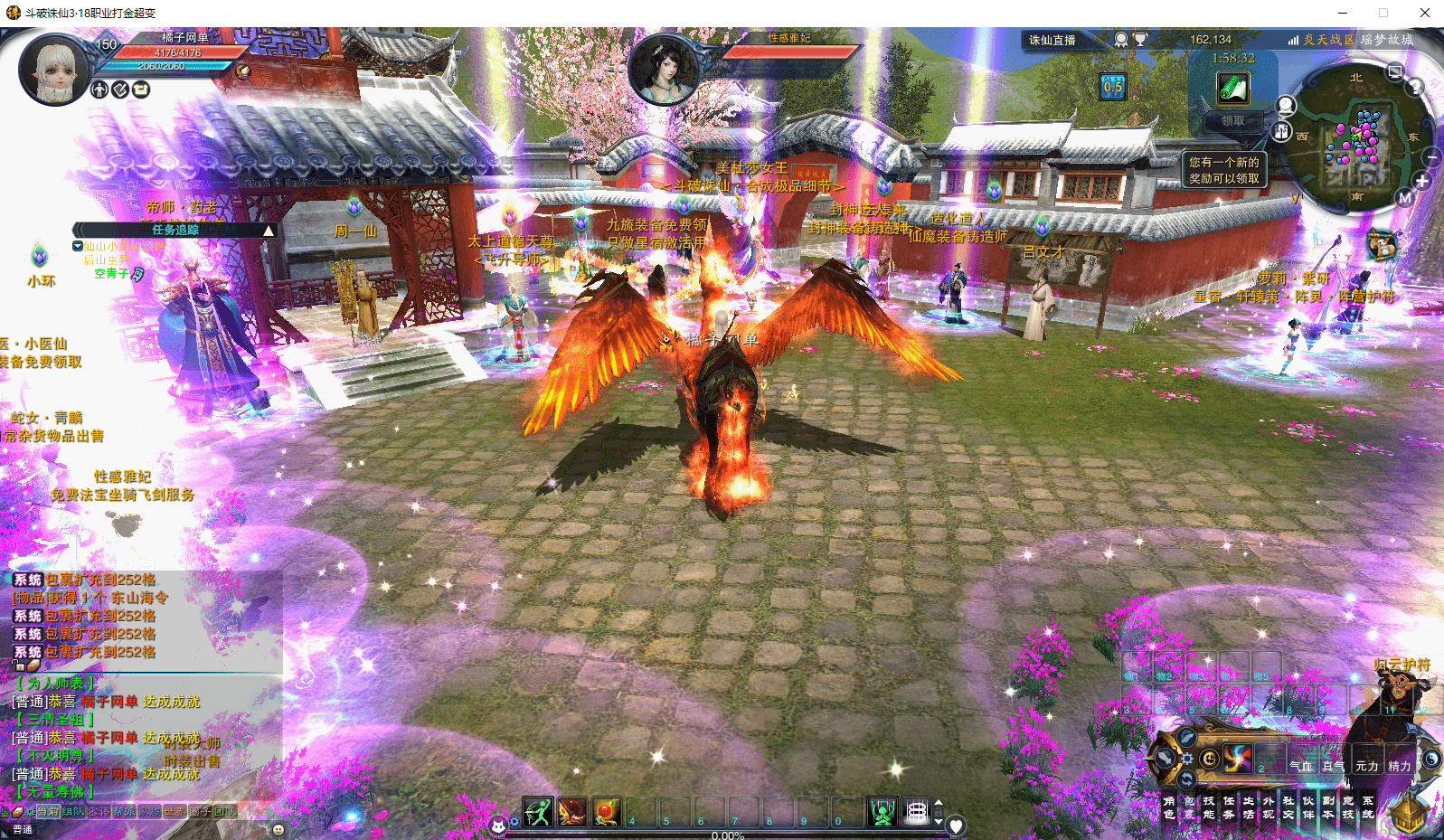Open the 副本 dungeon menu
The image size is (1444, 840).
(1327, 807)
